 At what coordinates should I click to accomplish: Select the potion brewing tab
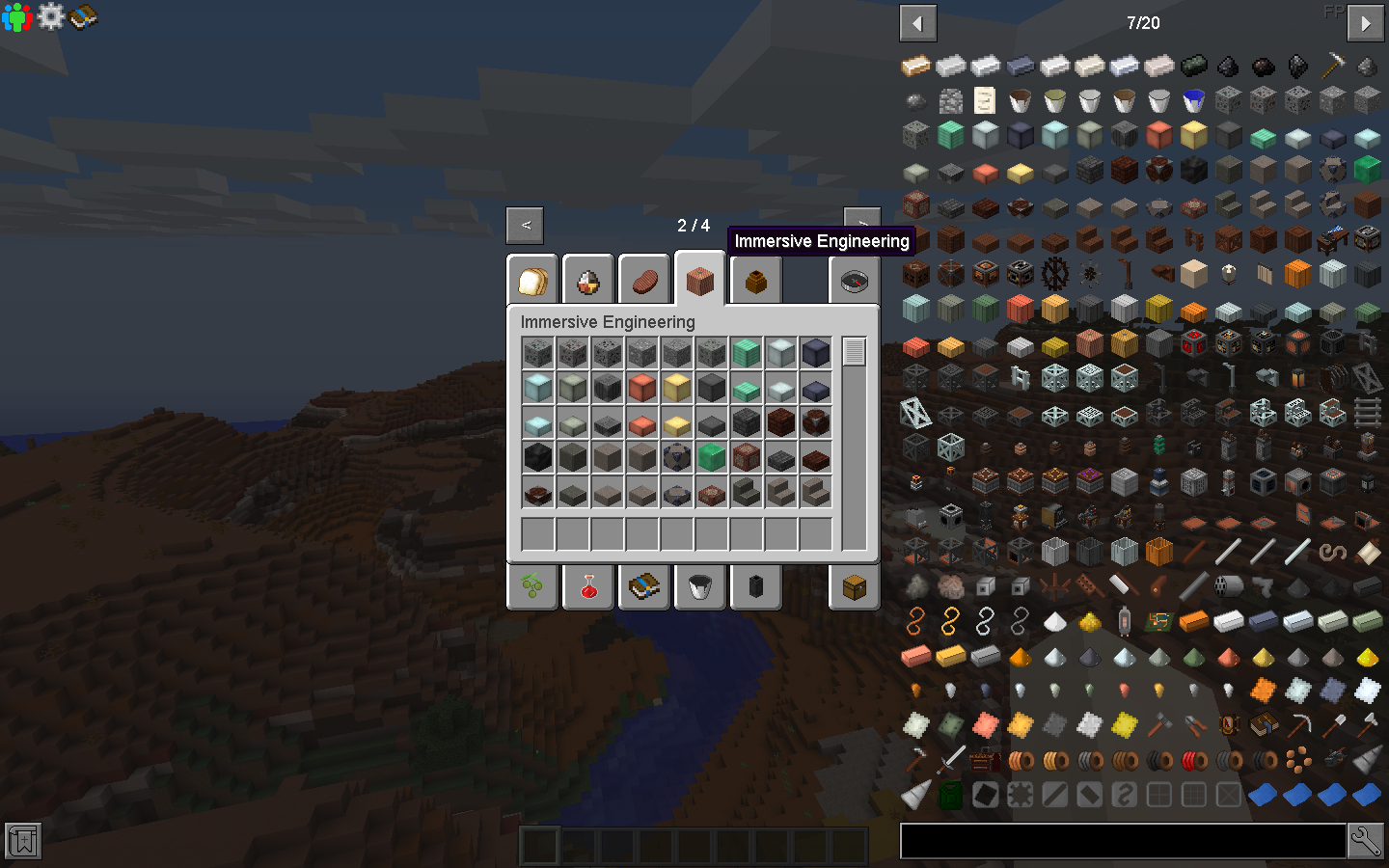587,586
